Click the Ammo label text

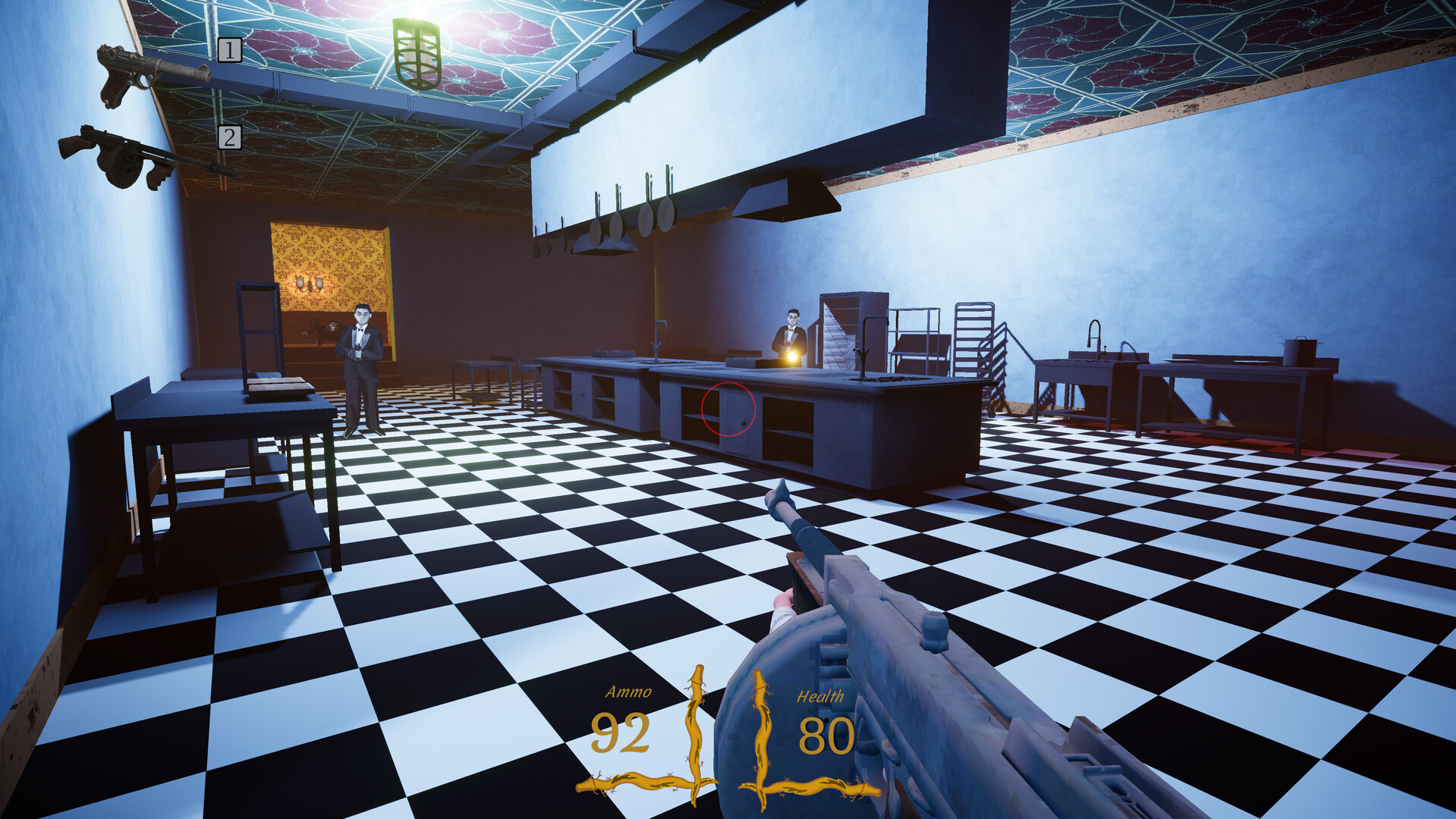coord(630,692)
